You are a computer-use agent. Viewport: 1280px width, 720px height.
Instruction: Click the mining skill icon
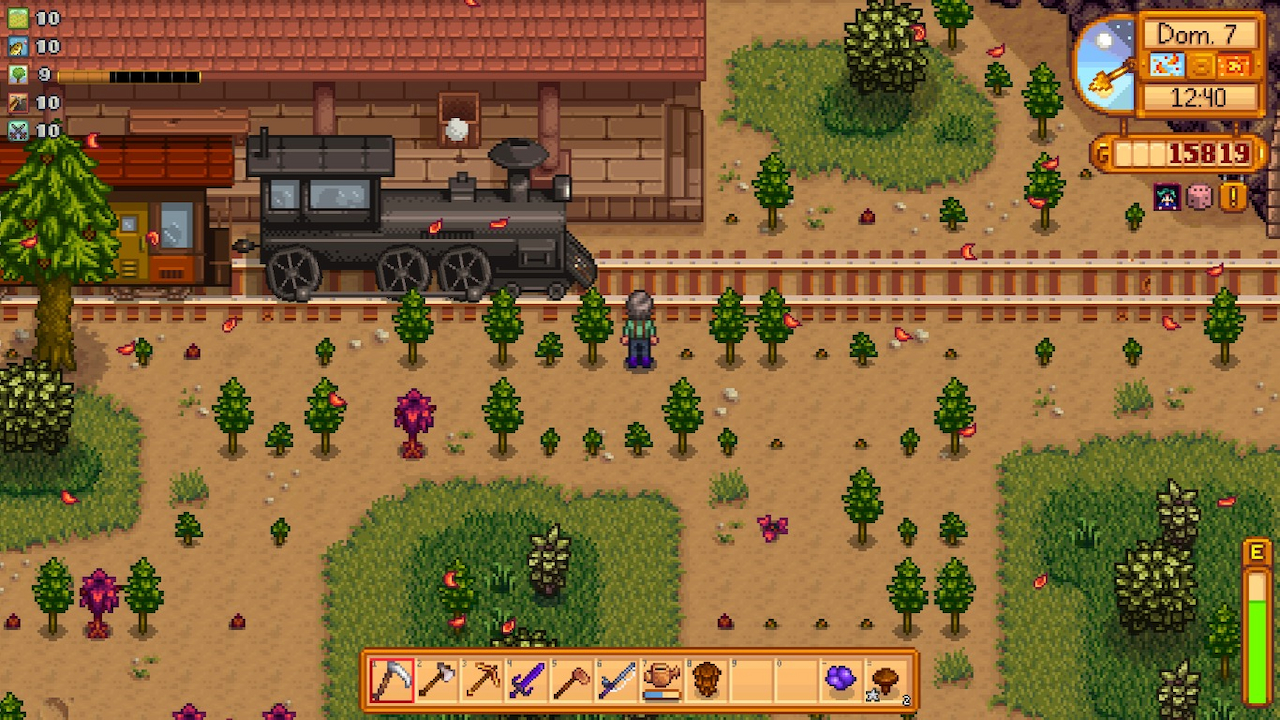pos(18,102)
